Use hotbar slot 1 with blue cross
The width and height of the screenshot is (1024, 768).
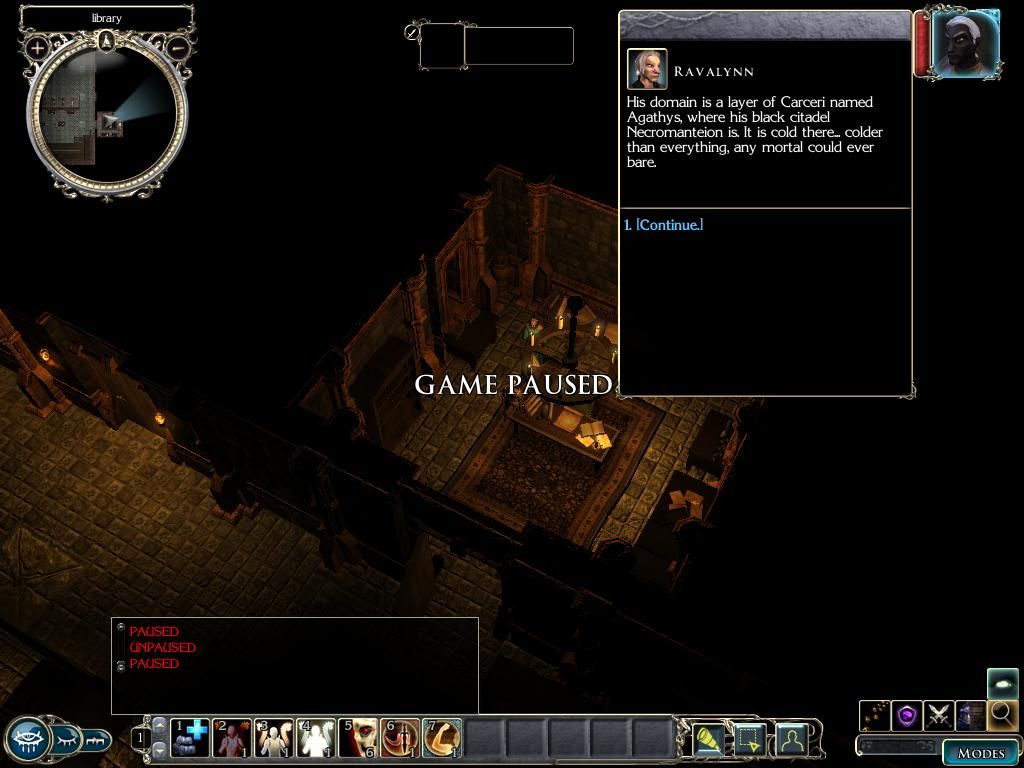[x=189, y=738]
